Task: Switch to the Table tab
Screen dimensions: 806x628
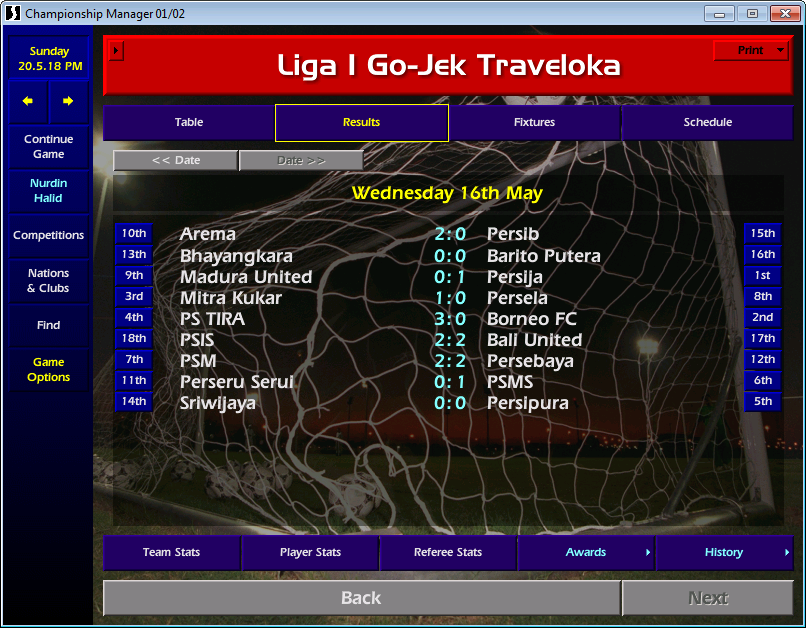Action: pyautogui.click(x=189, y=122)
